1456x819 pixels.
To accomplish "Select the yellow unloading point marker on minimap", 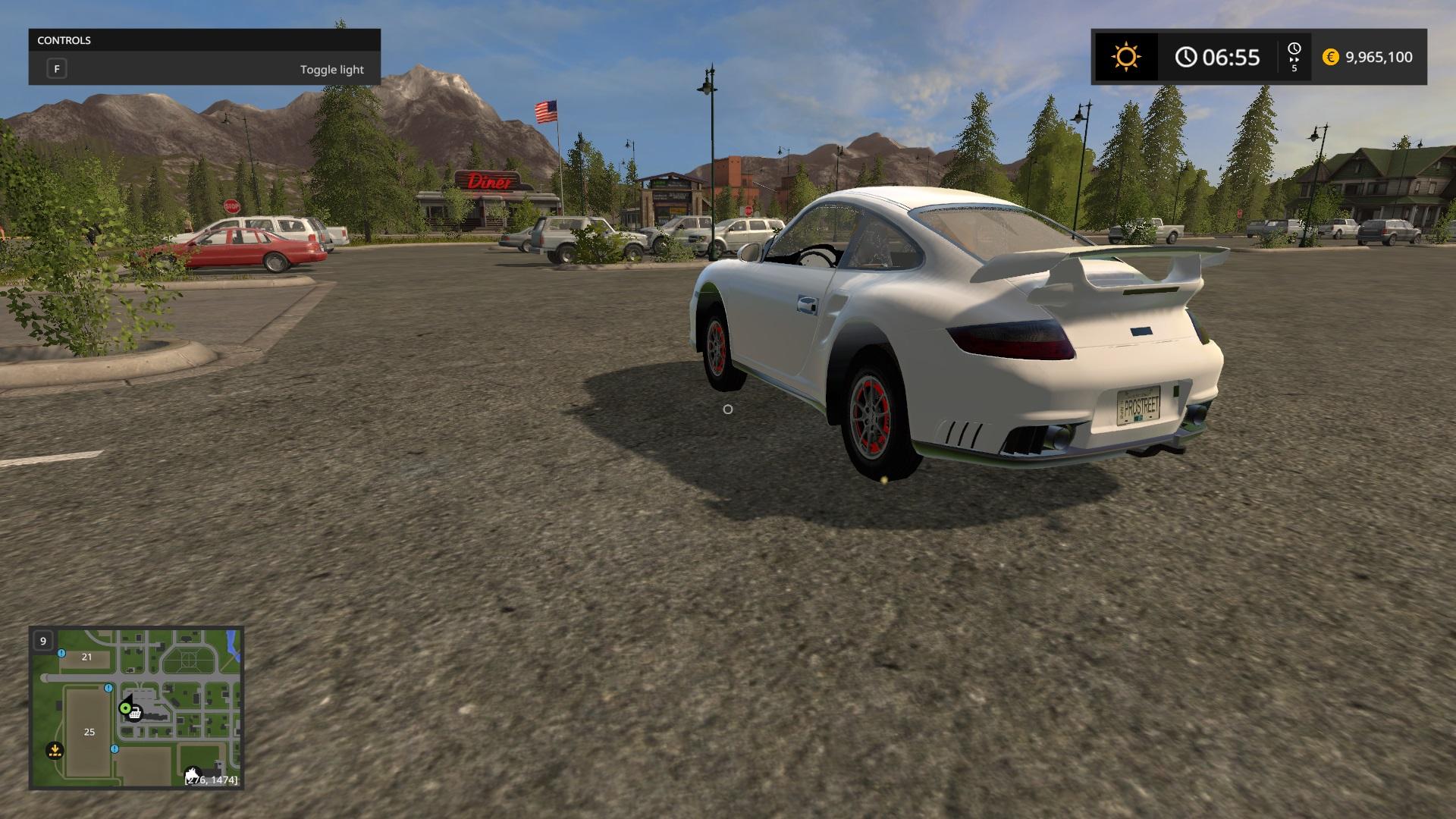I will (55, 750).
